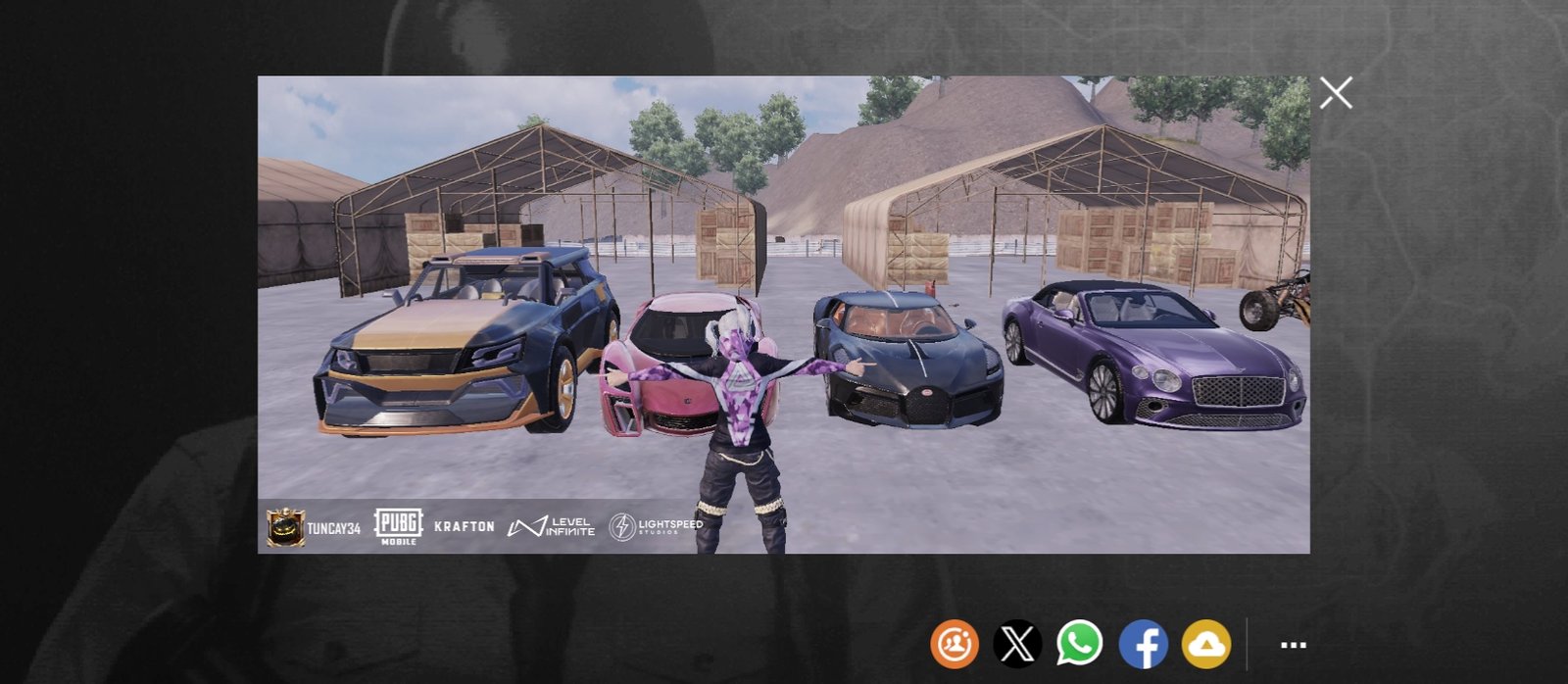Open more sharing options

(1294, 645)
